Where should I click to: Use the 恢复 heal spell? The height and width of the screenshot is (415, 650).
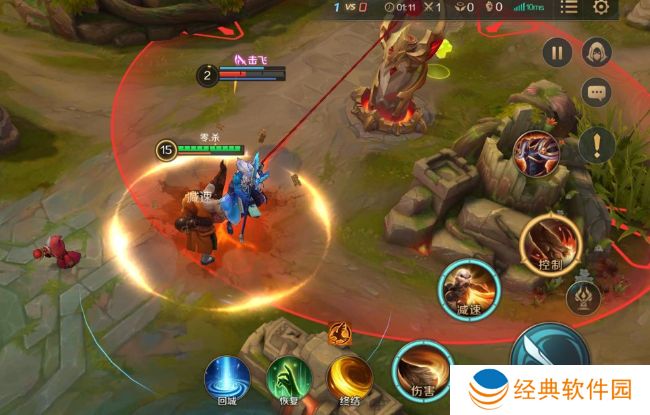coord(289,380)
